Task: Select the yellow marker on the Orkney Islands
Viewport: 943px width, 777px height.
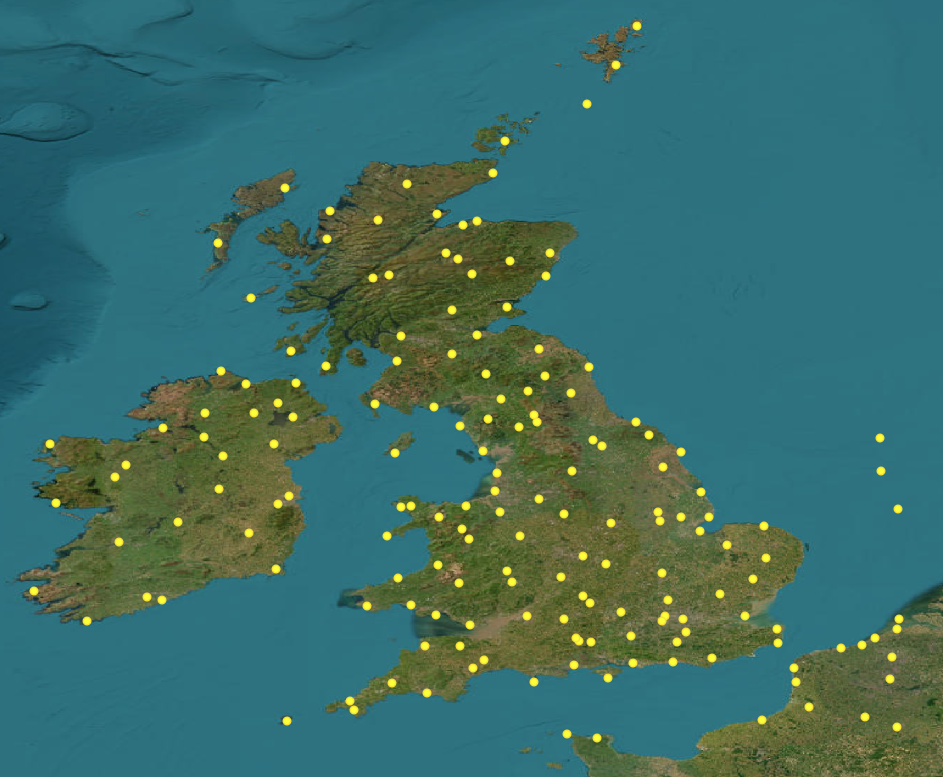Action: pyautogui.click(x=505, y=141)
